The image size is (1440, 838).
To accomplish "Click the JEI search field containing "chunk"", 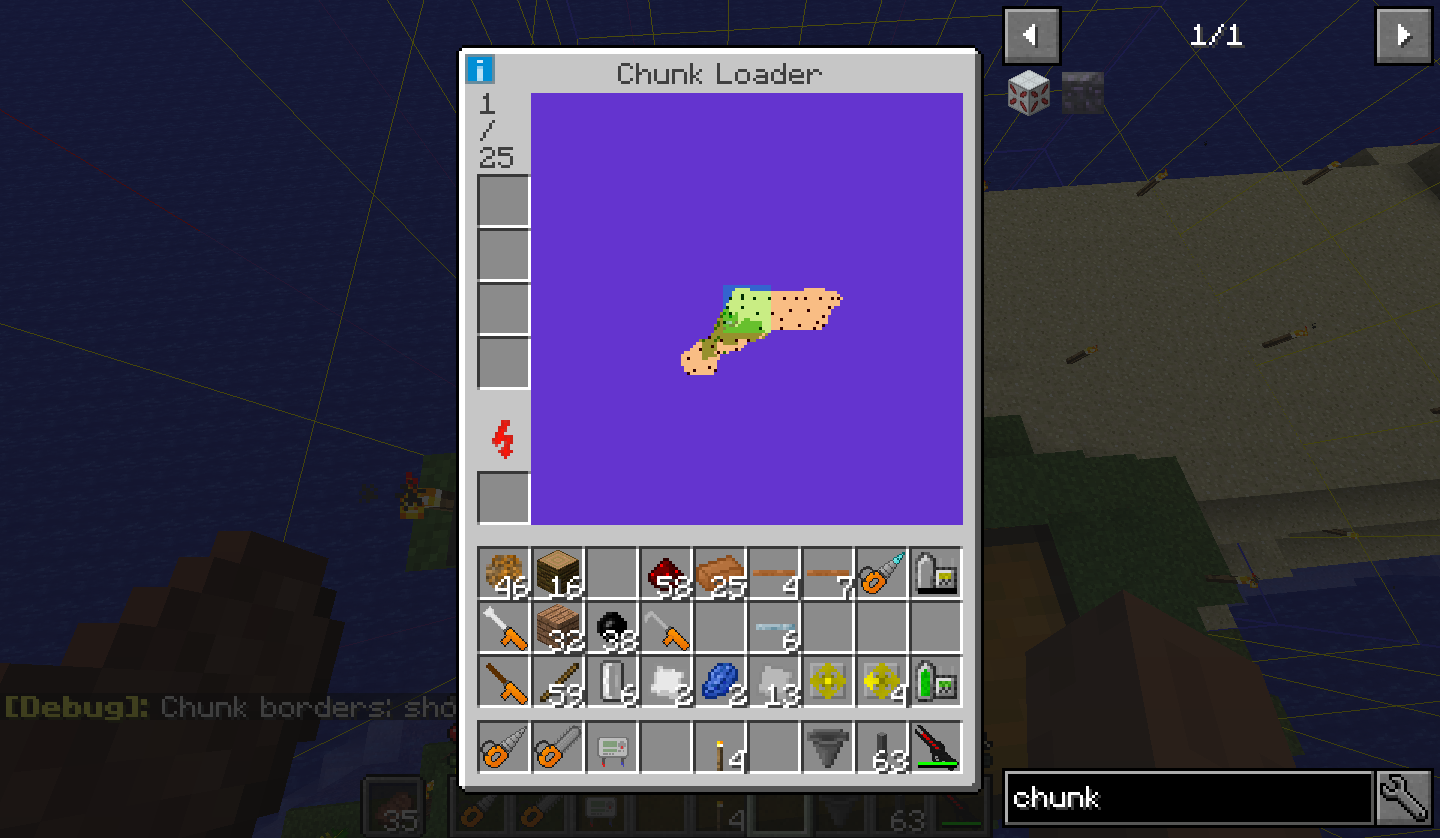I will pos(1188,797).
